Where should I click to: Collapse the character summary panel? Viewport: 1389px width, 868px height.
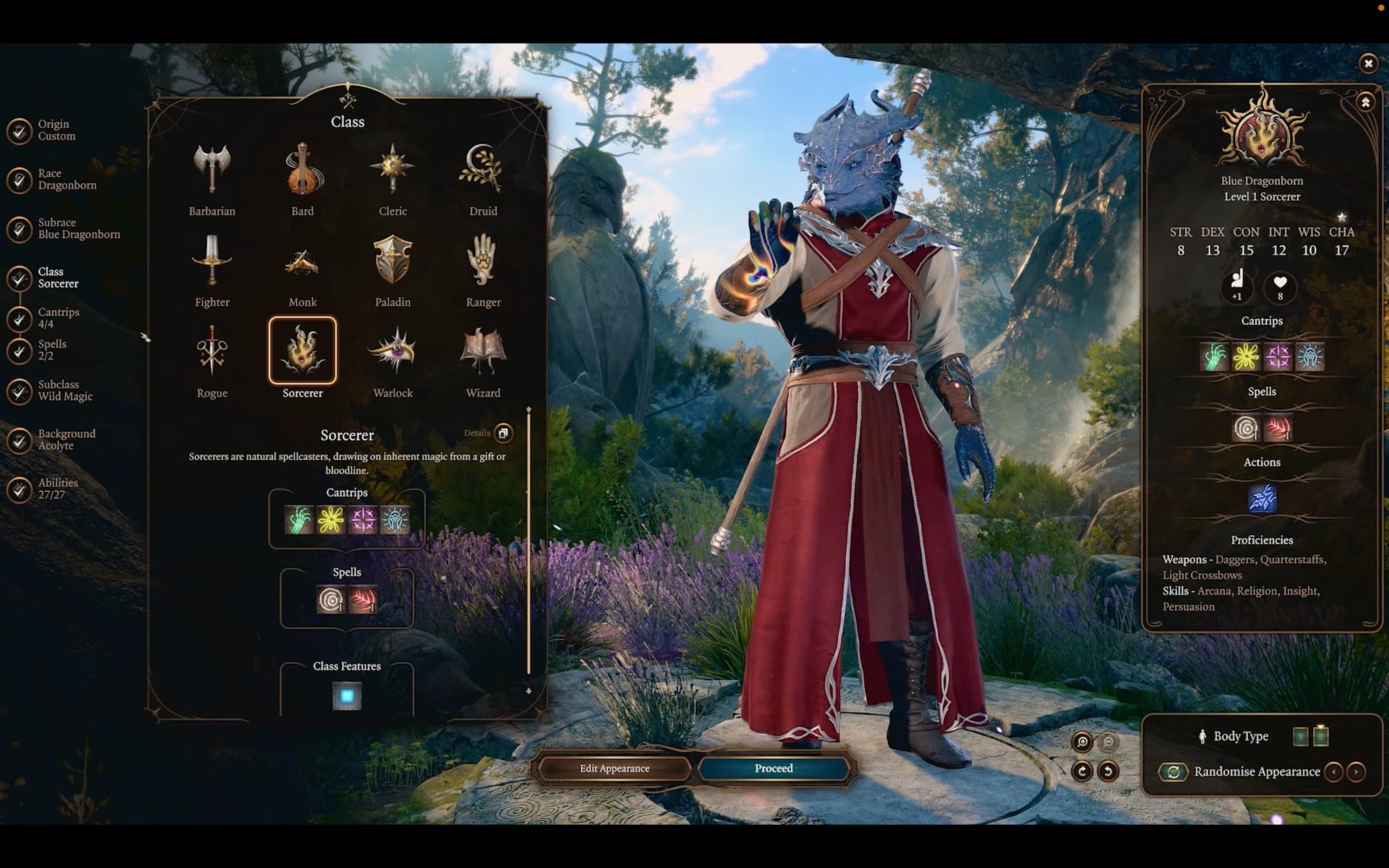pos(1366,102)
